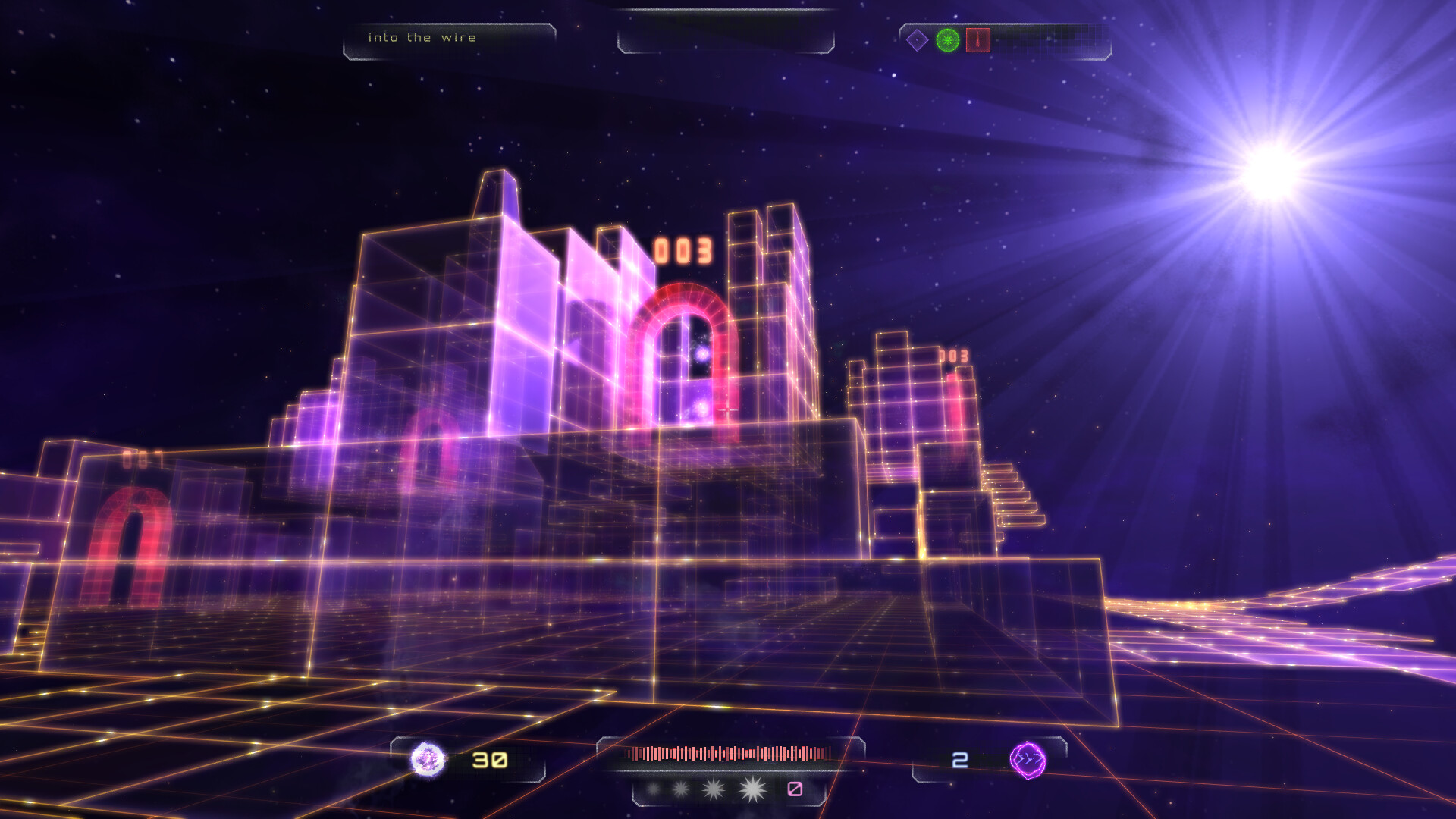Select the largest multiplier star icon
This screenshot has width=1456, height=819.
752,788
